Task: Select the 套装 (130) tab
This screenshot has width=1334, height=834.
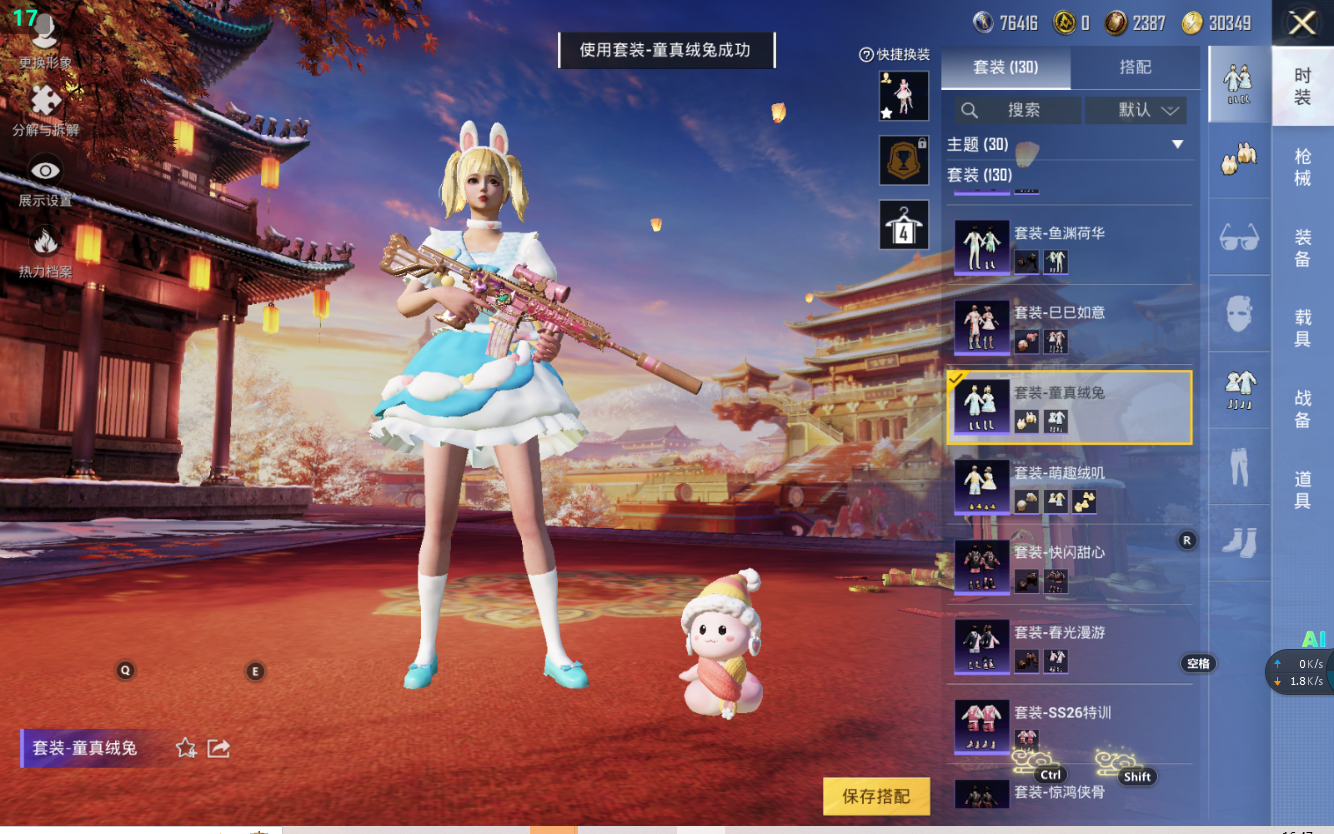Action: pos(1006,67)
